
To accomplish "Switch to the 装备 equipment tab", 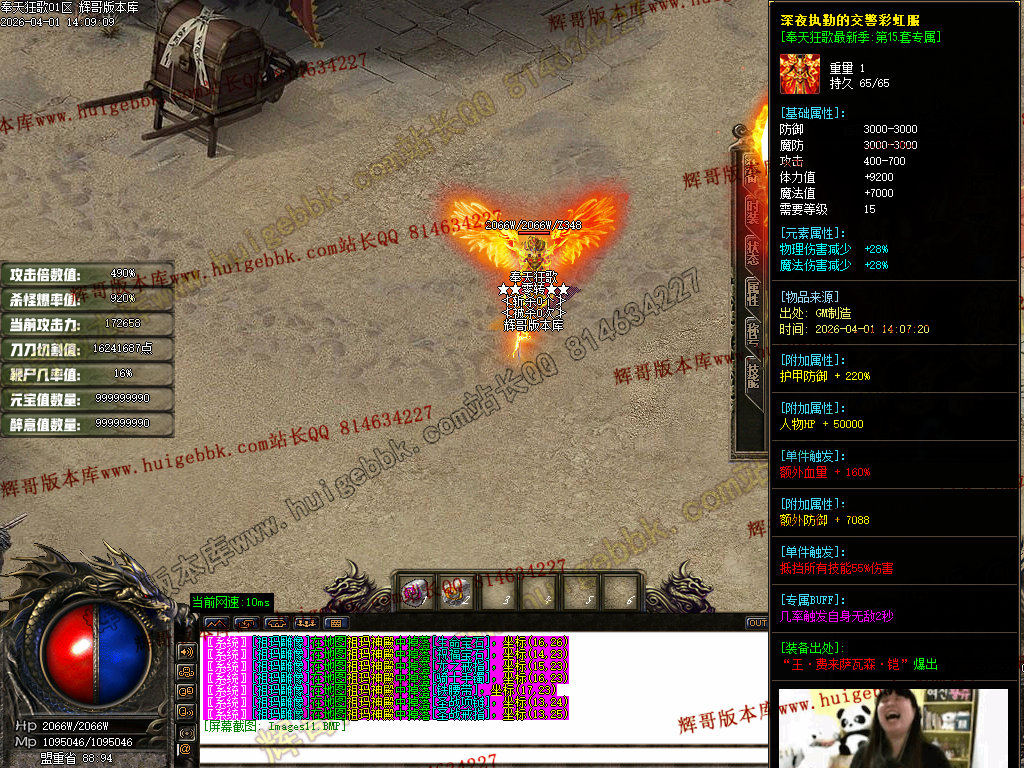I will 751,170.
